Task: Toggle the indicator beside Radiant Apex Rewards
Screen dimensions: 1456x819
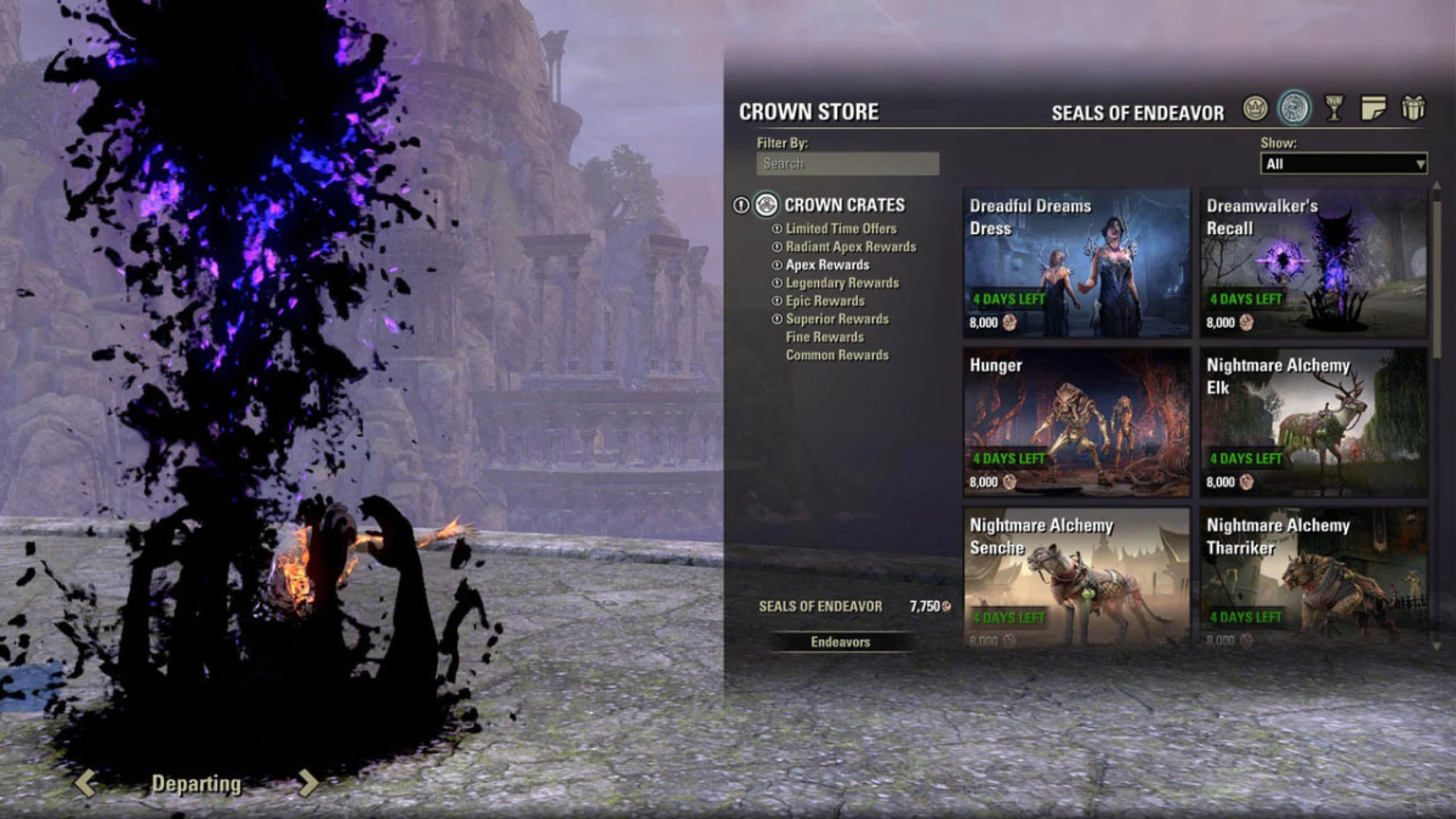Action: (777, 247)
